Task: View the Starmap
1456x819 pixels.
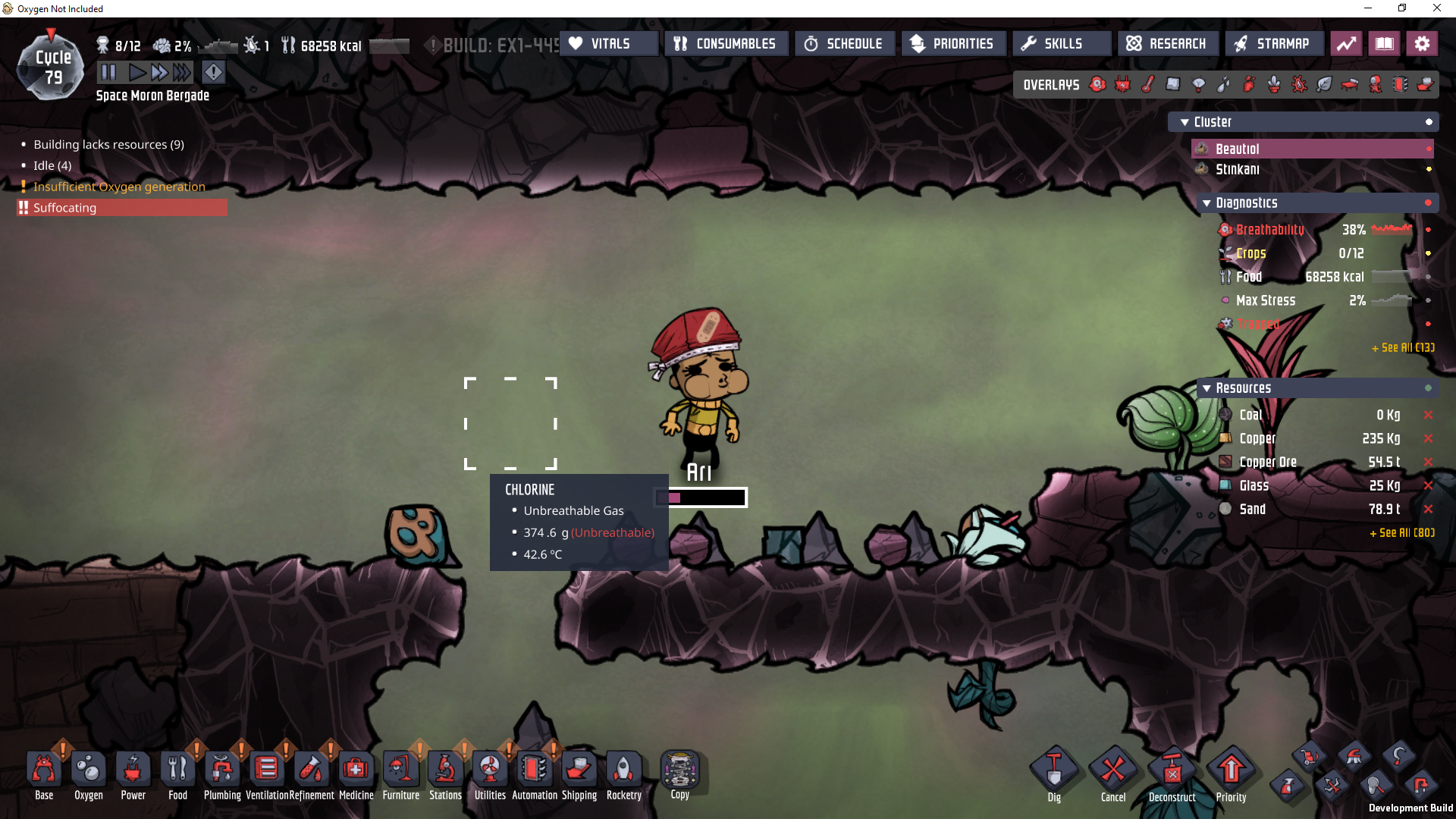Action: point(1272,44)
